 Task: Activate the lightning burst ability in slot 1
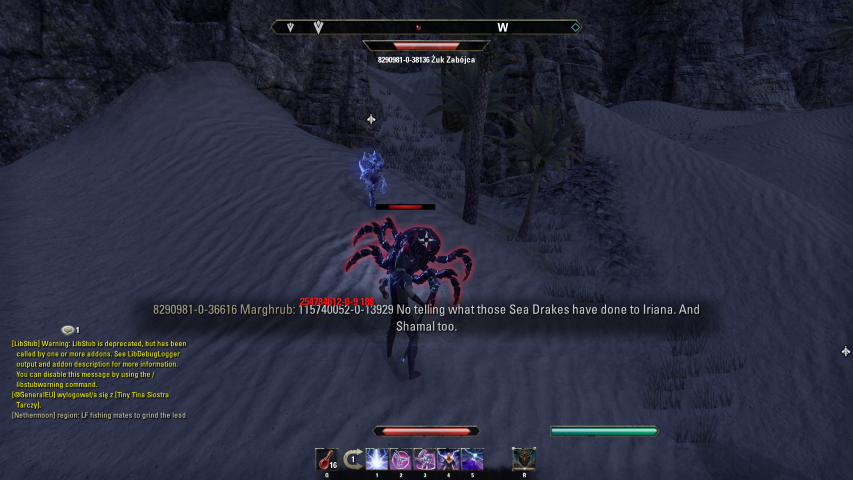378,459
